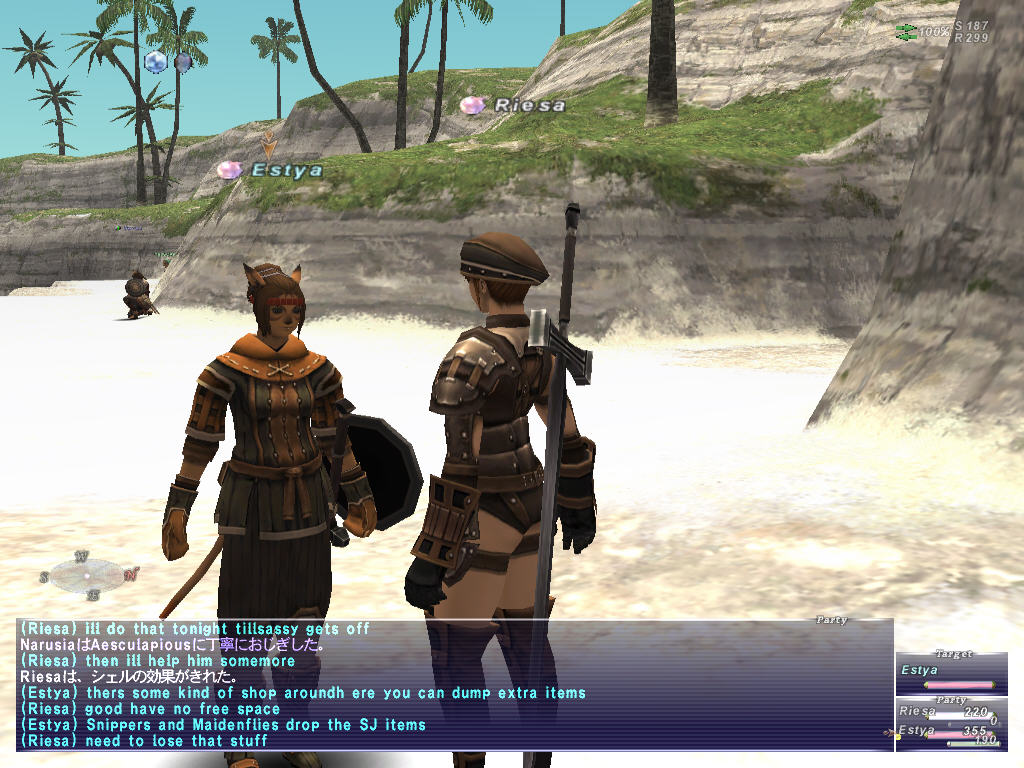Select Estya's floating name label

pos(286,170)
